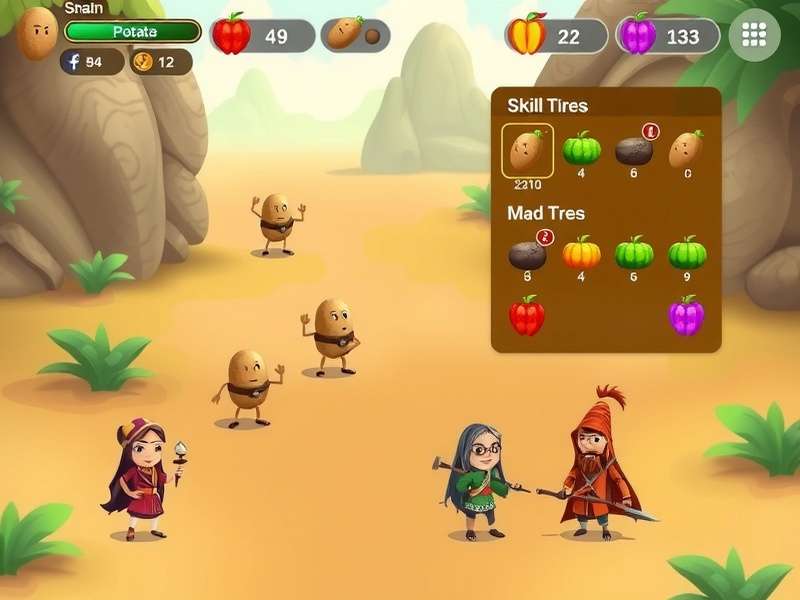Open the Facebook friends icon
800x600 pixels.
(72, 62)
